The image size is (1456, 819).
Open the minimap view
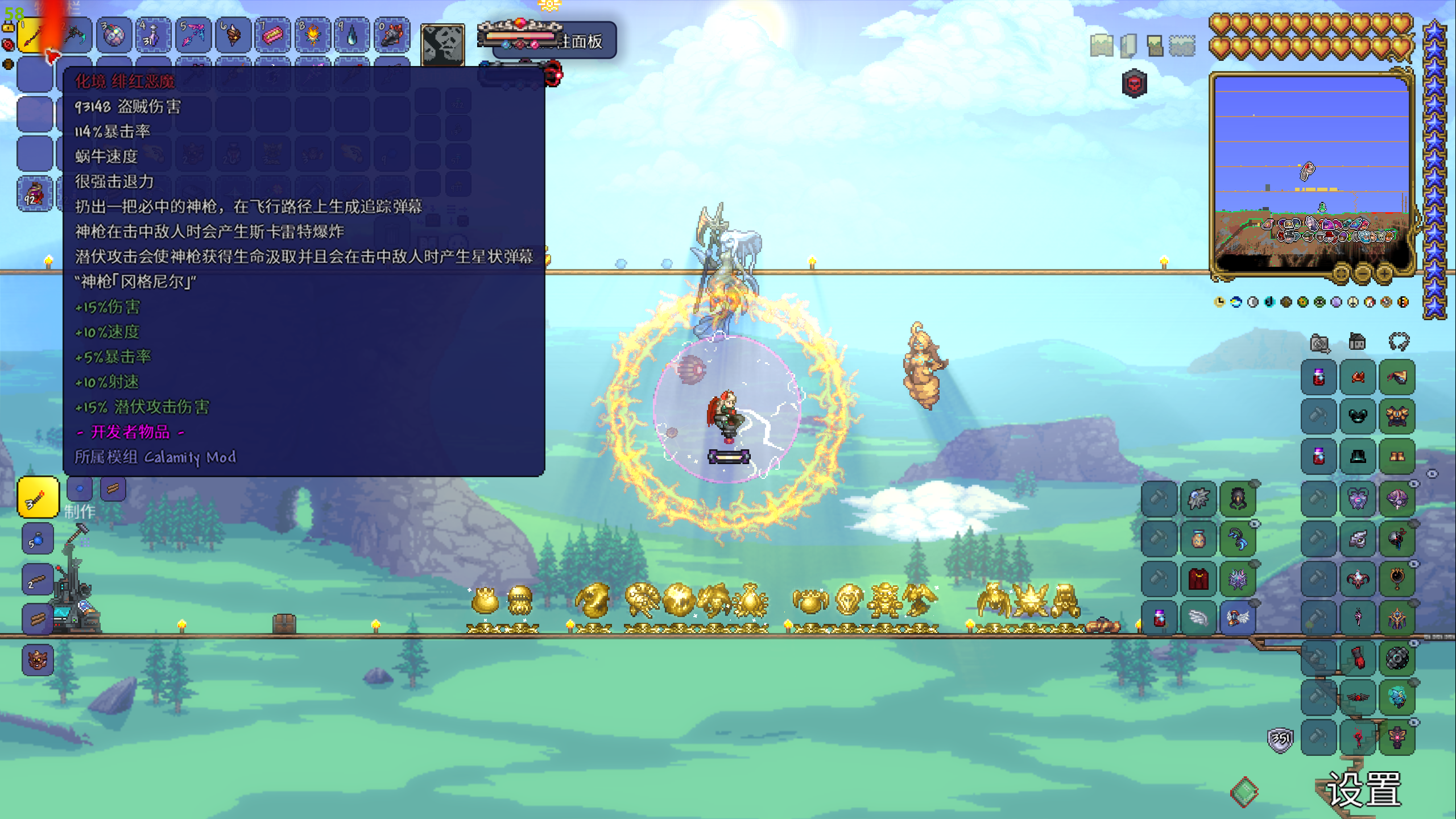pos(1102,45)
